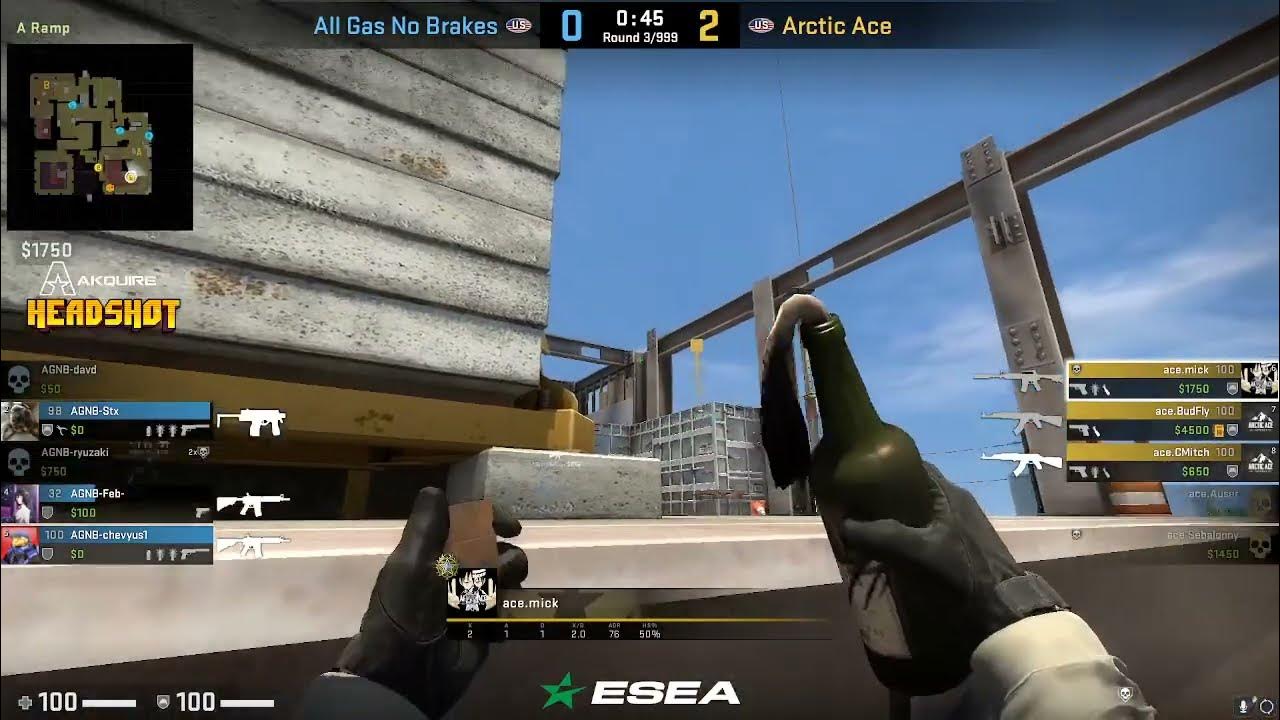This screenshot has height=720, width=1280.
Task: Select the All Gas No Brakes team name
Action: coord(405,25)
